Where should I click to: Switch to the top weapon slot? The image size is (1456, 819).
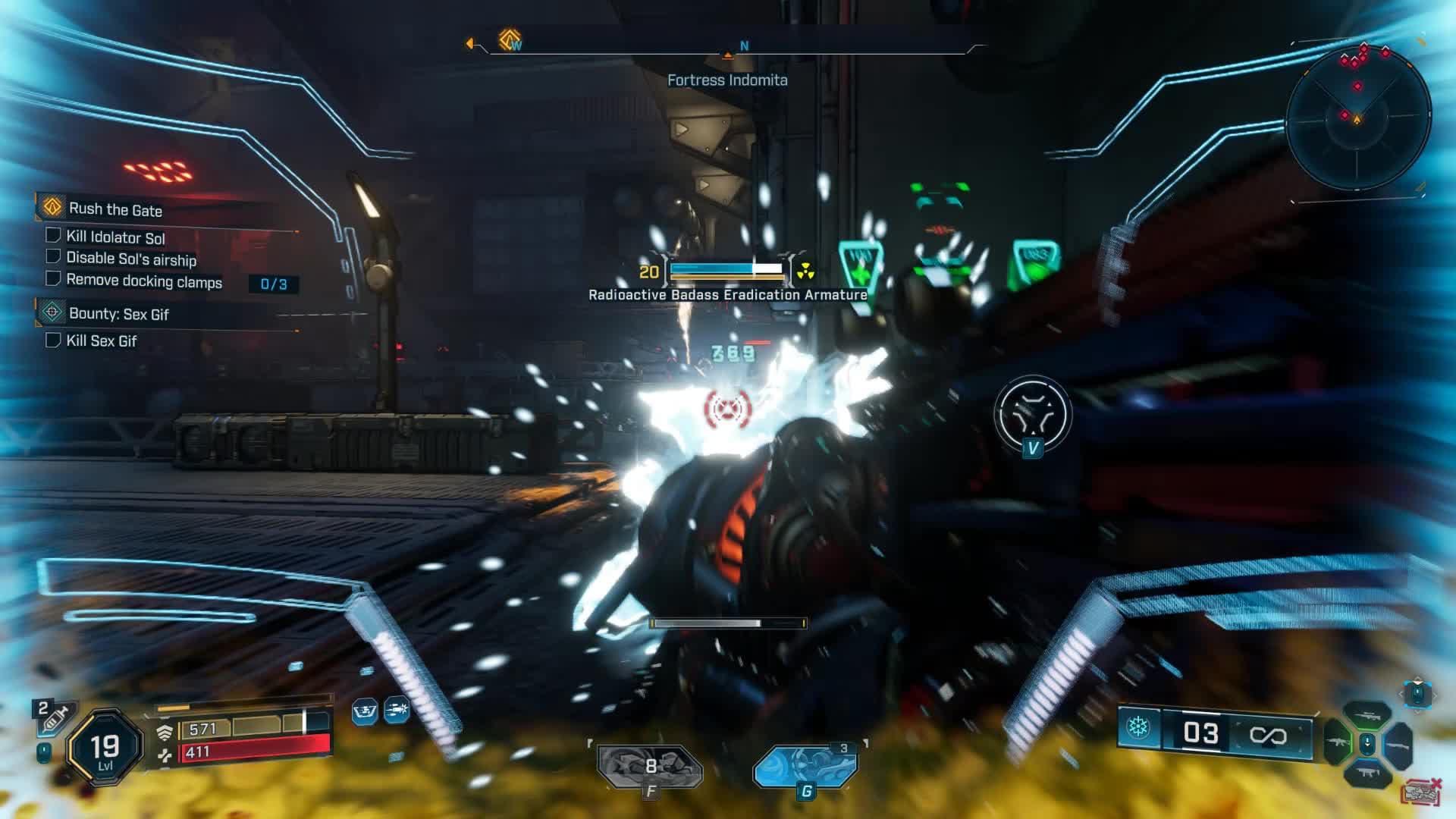tap(1367, 714)
